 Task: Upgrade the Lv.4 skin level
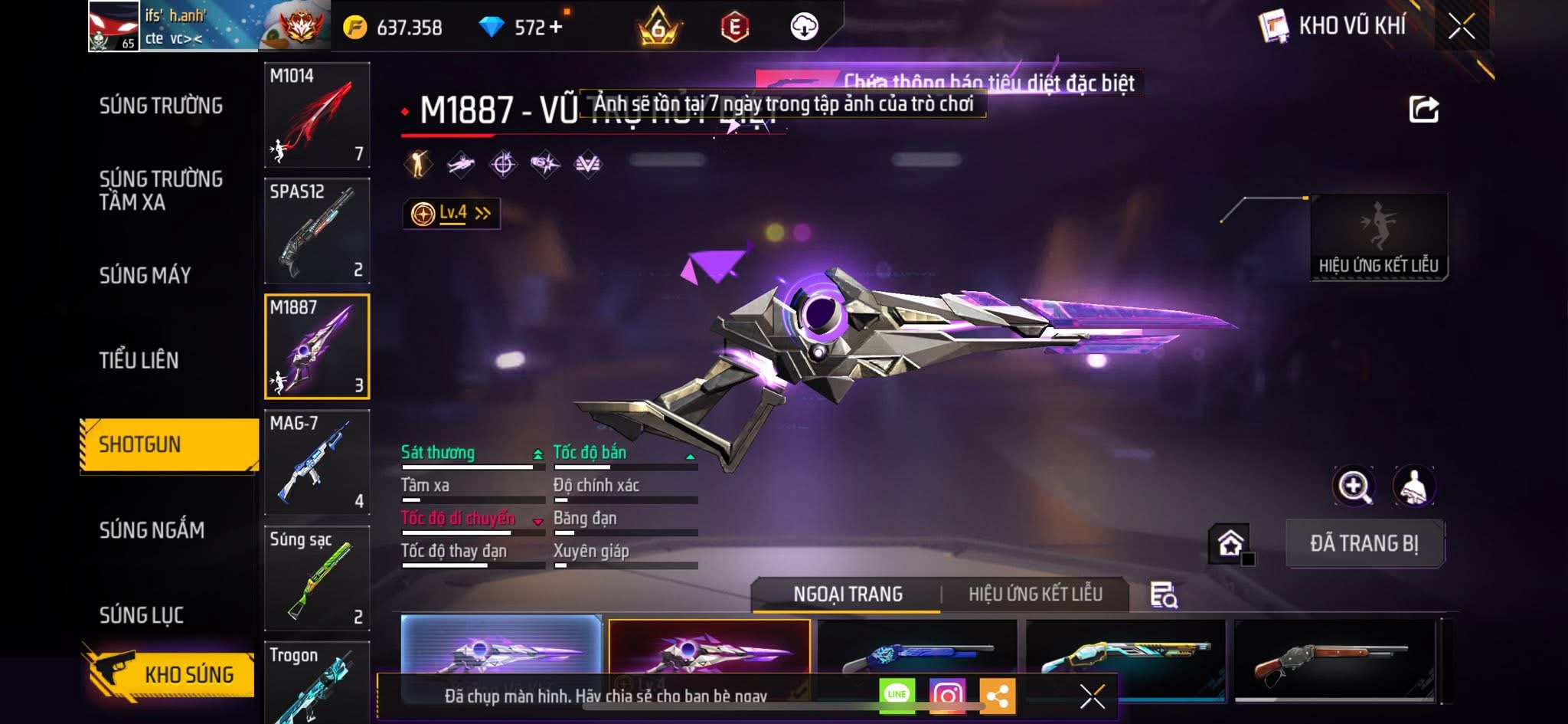click(x=452, y=213)
